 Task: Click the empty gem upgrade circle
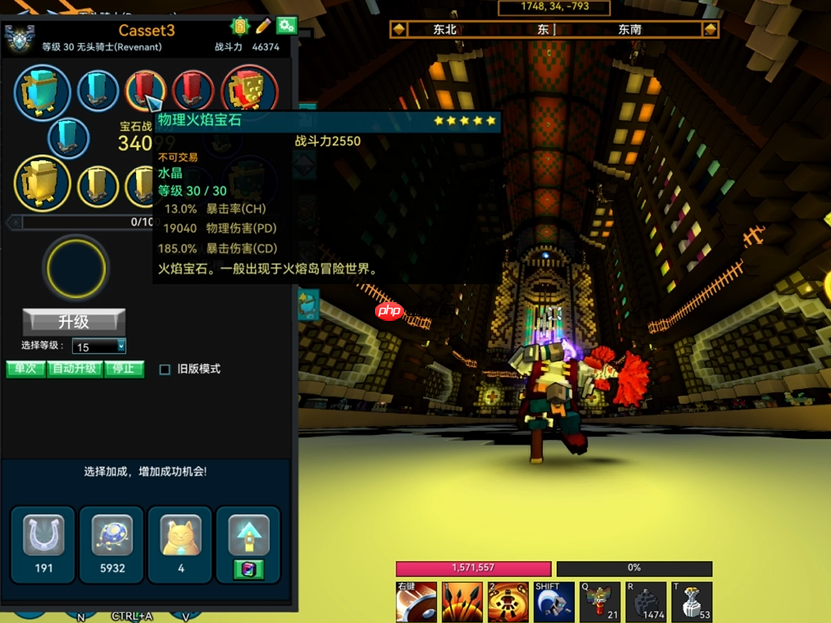pos(75,267)
